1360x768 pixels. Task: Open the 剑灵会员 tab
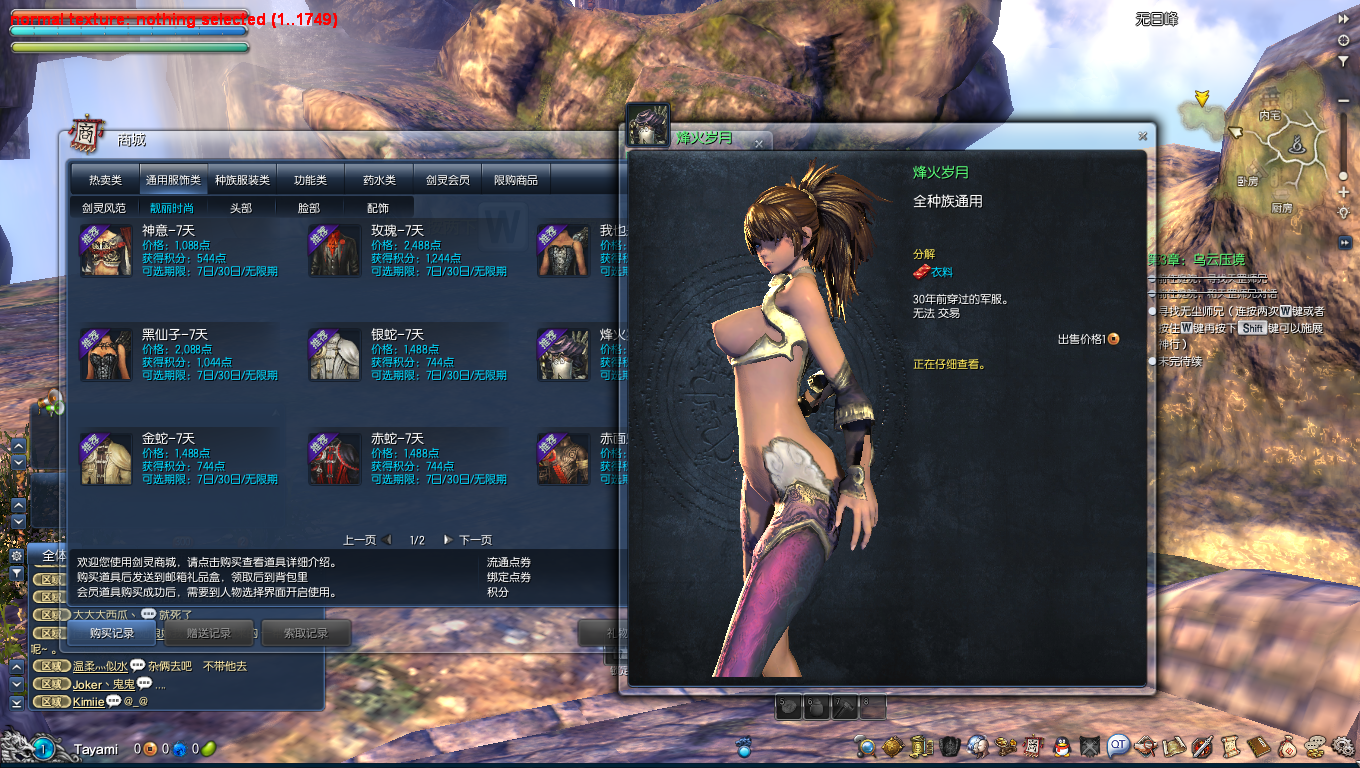click(447, 180)
